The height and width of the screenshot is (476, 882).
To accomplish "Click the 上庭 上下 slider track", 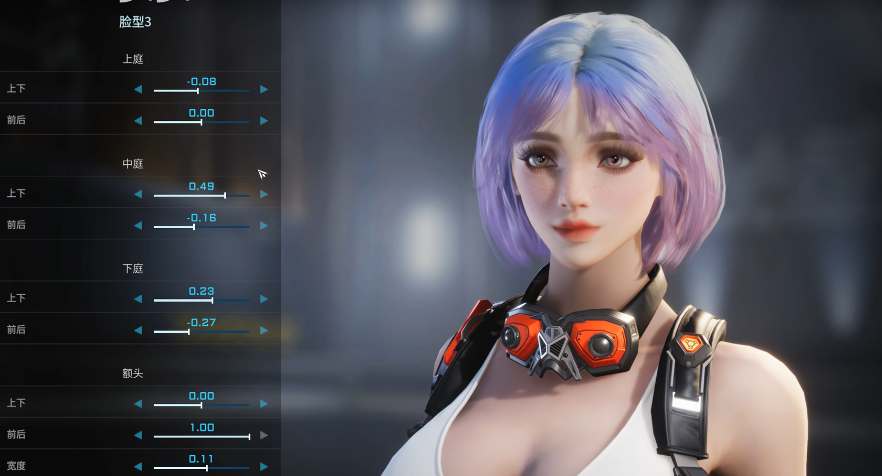I will [201, 91].
